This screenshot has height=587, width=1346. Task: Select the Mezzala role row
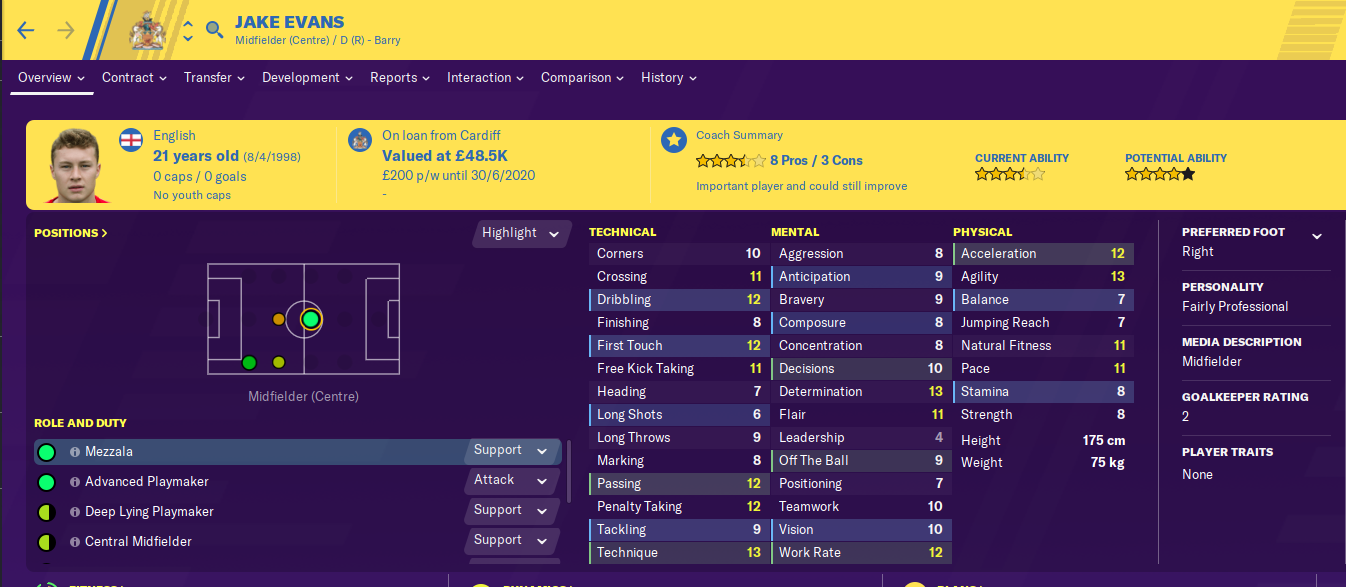[x=250, y=452]
